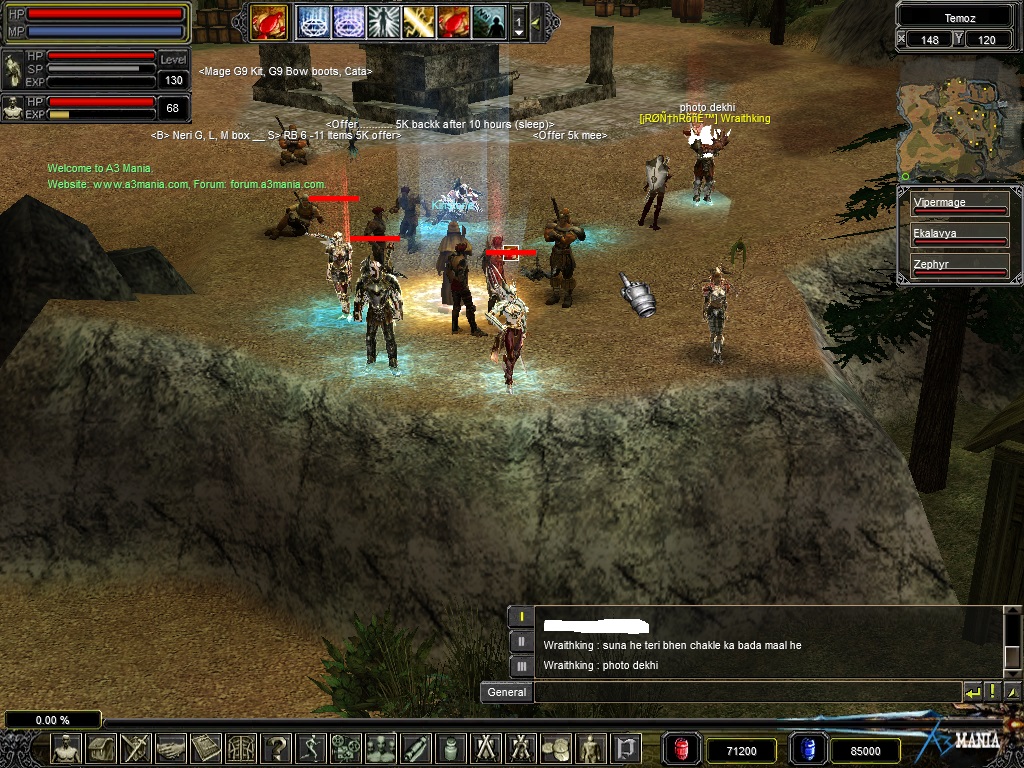Switch to chat tab II
Viewport: 1024px width, 768px height.
pyautogui.click(x=521, y=641)
